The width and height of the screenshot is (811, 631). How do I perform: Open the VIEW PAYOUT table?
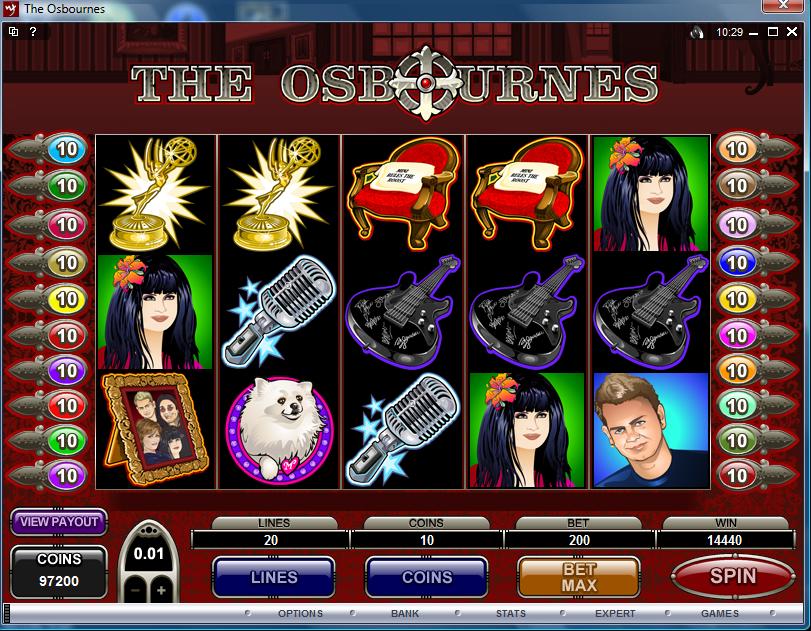(59, 521)
